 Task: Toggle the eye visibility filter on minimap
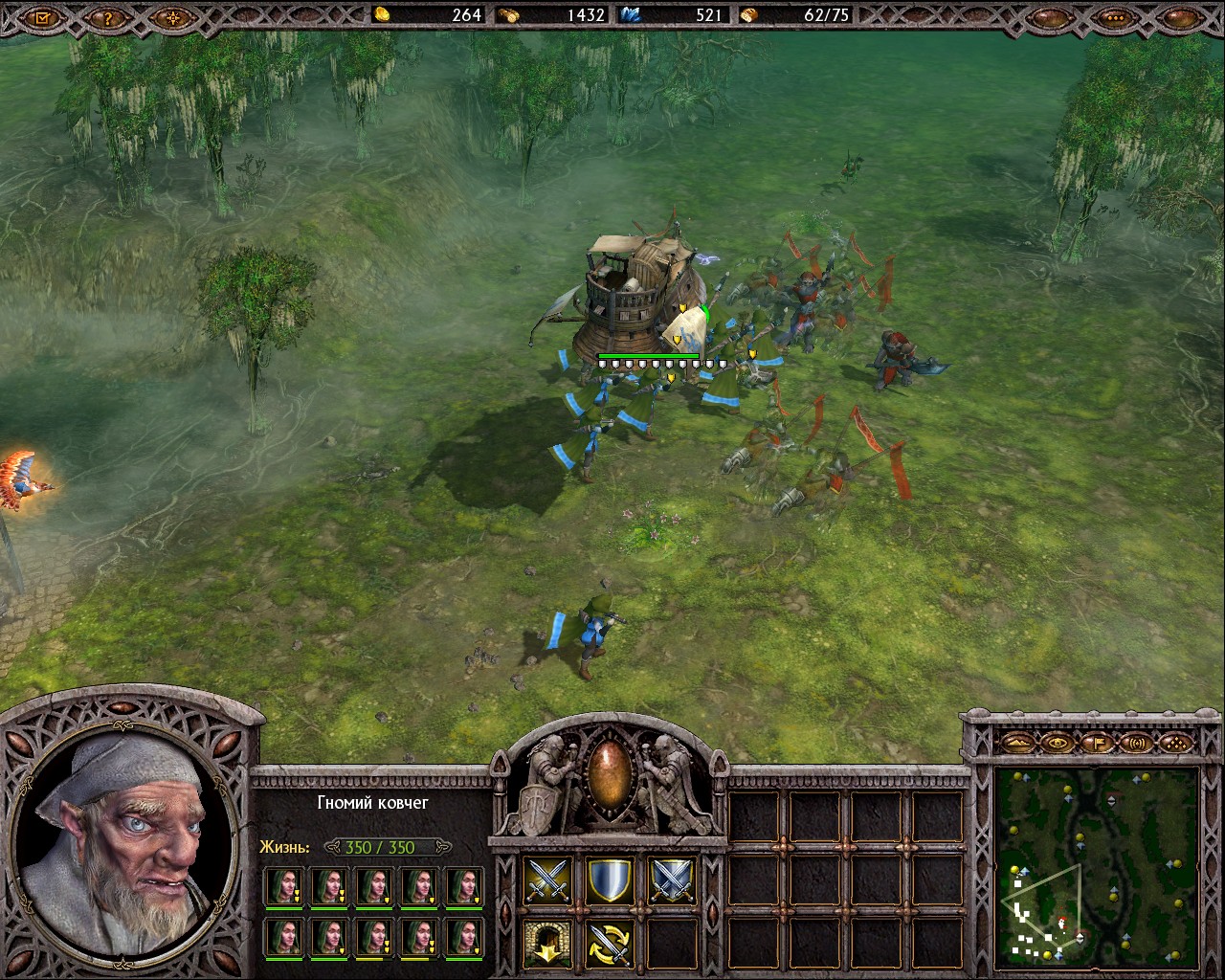click(1058, 742)
